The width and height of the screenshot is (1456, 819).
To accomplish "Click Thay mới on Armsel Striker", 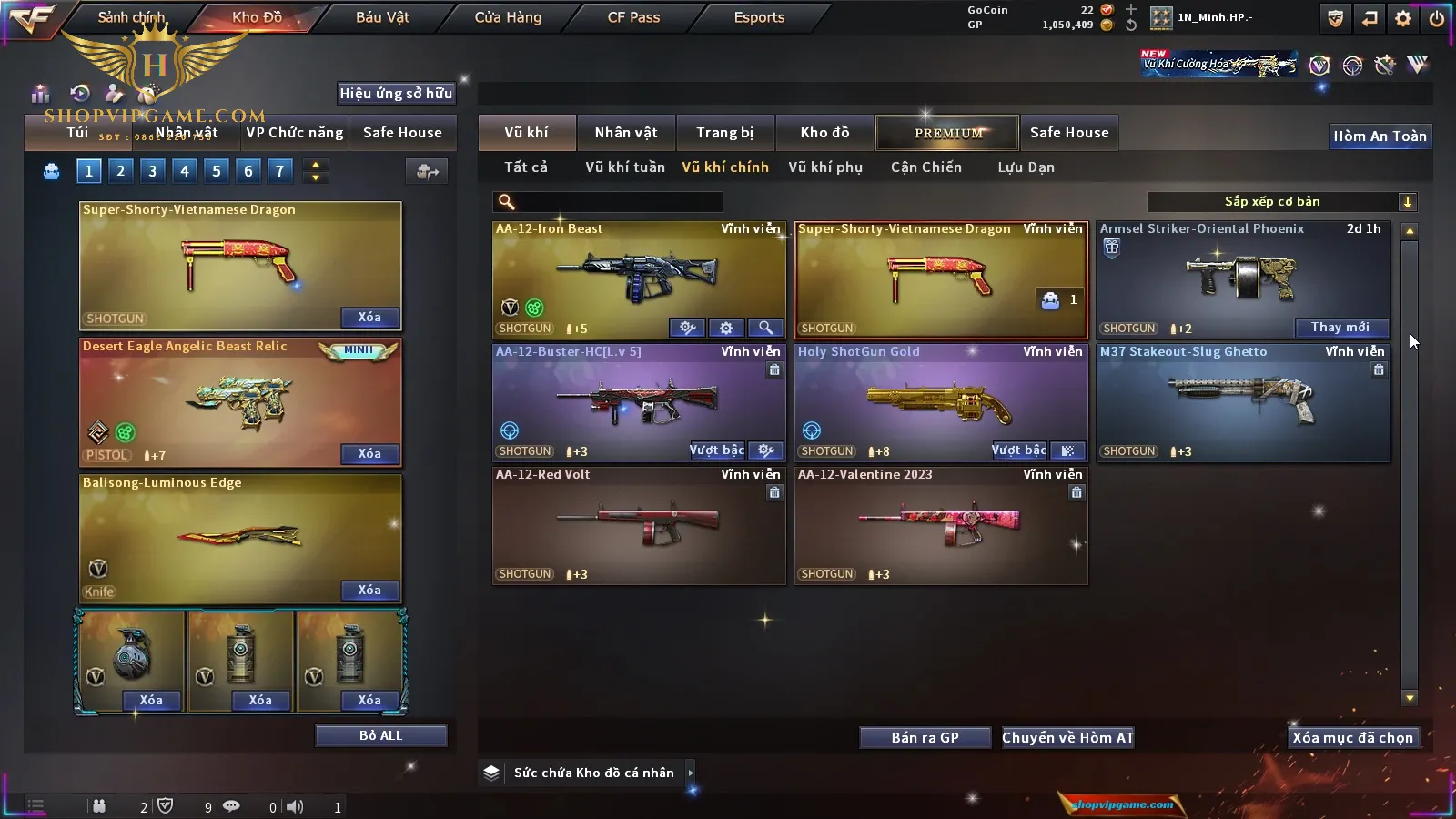I will click(x=1340, y=328).
